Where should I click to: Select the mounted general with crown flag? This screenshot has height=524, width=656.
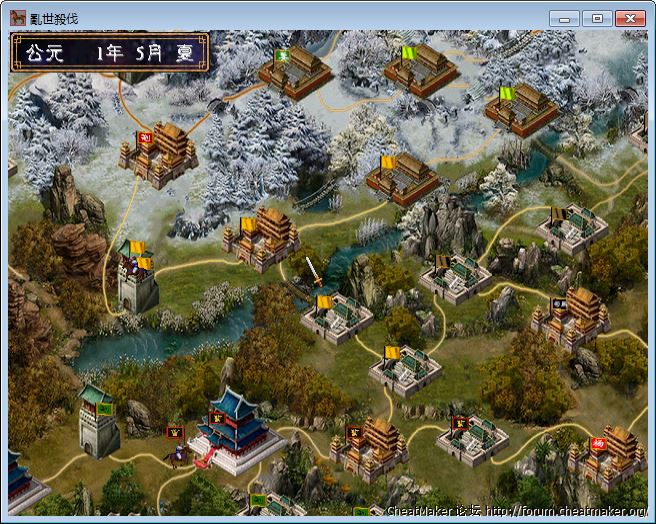(x=178, y=450)
